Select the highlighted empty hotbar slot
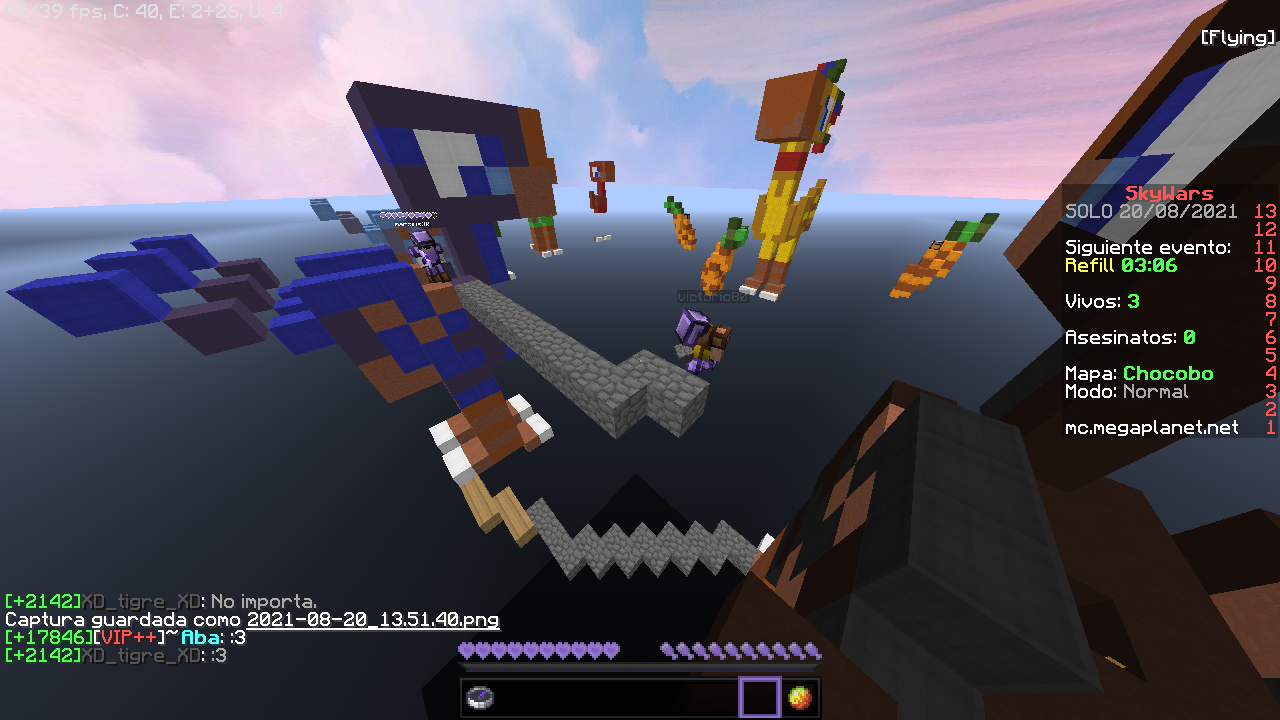Image resolution: width=1280 pixels, height=720 pixels. [x=759, y=697]
